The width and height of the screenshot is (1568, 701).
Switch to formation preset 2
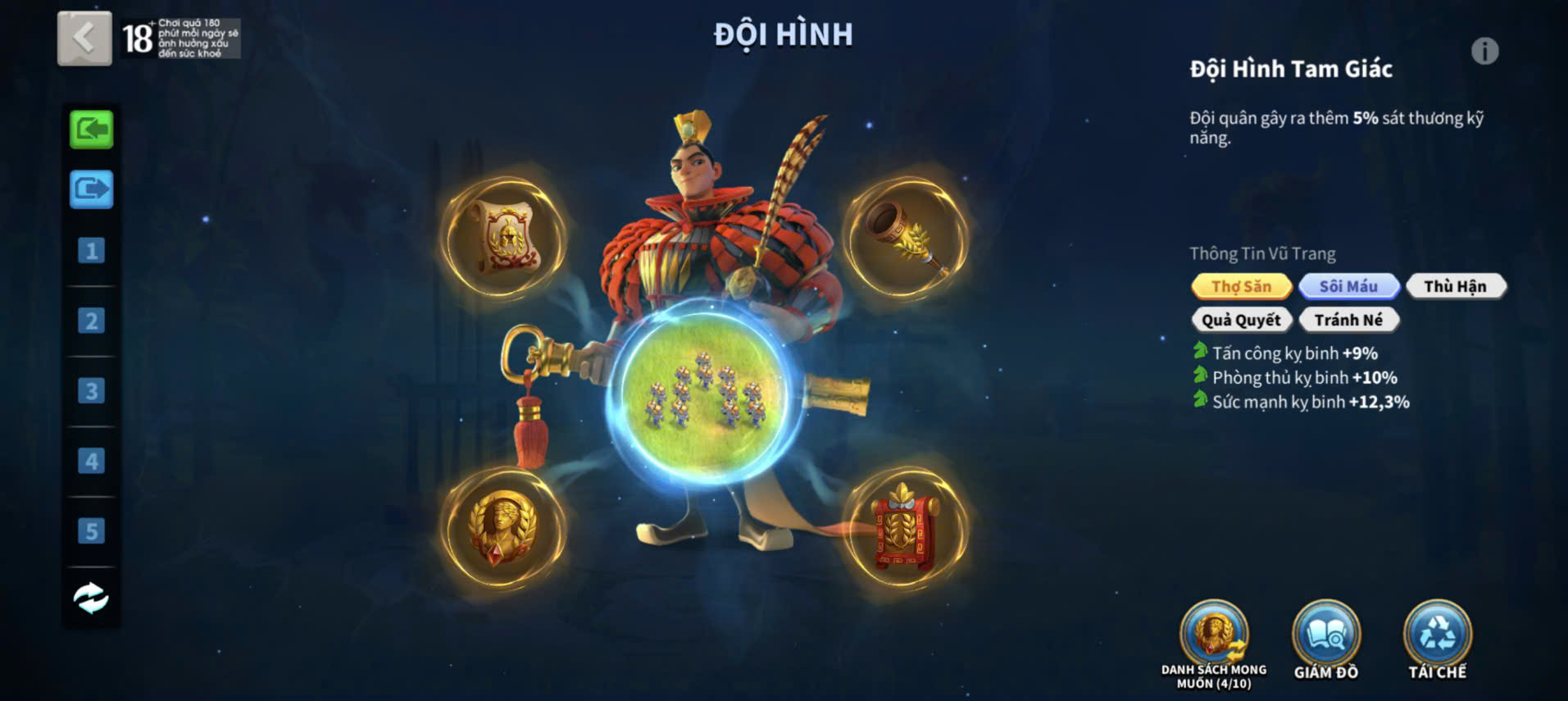point(91,321)
